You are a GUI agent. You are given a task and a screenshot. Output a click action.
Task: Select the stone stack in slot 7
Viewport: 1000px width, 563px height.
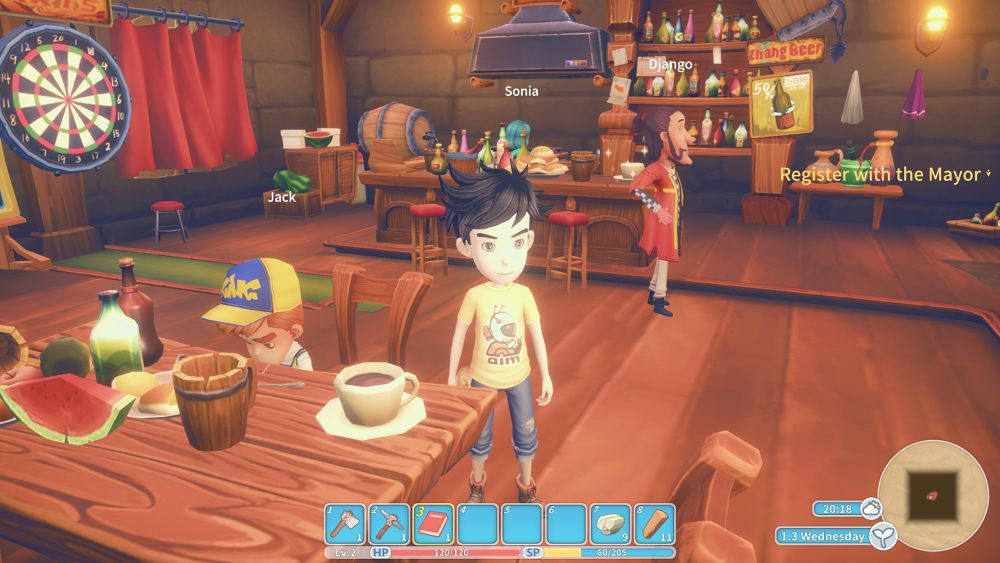[x=610, y=523]
